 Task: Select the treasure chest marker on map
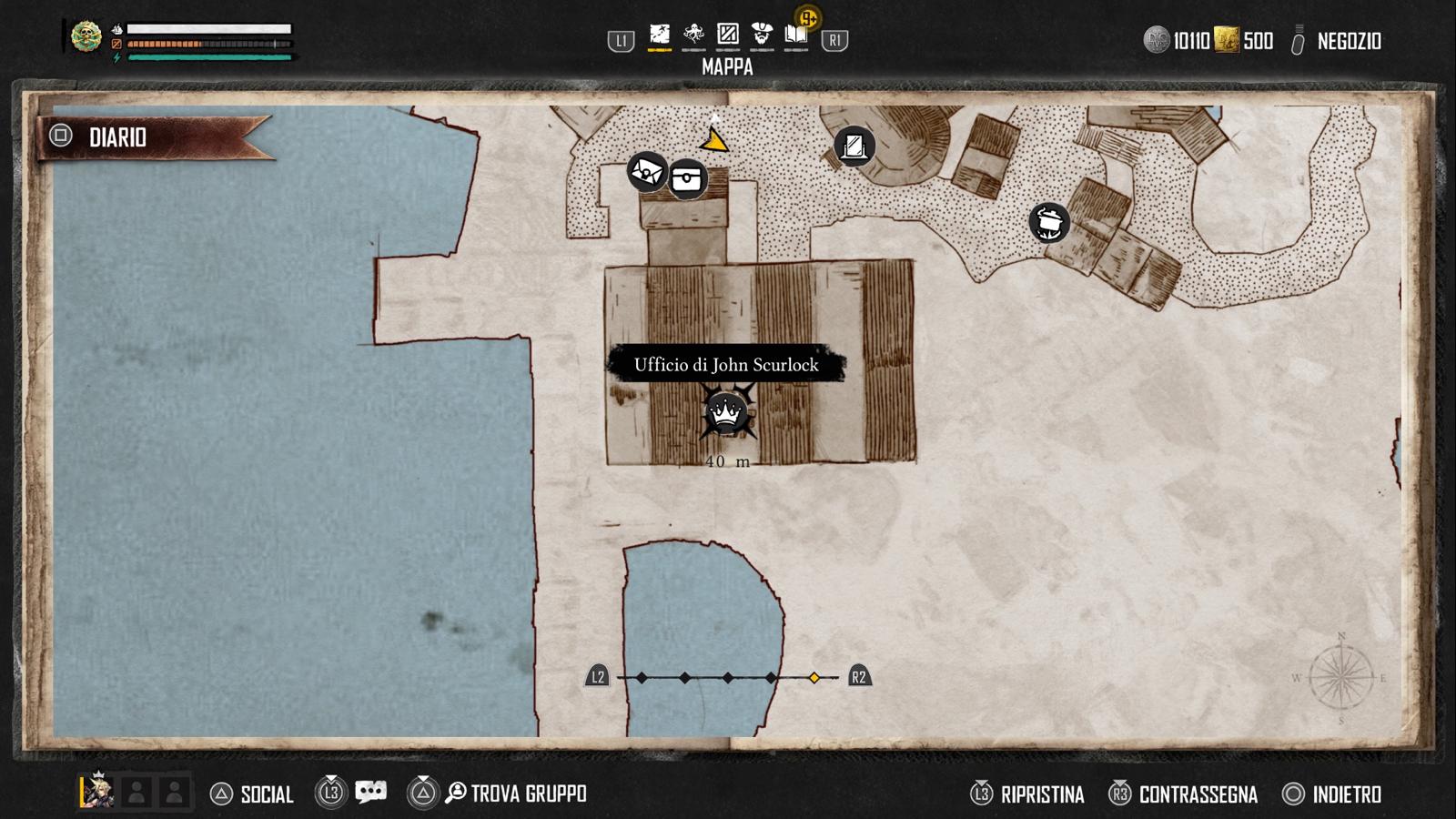point(688,178)
